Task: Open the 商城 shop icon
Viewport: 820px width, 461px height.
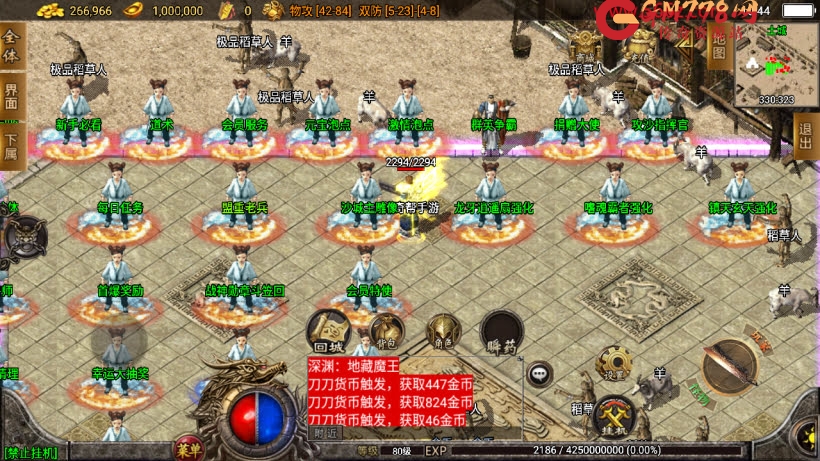Action: (x=586, y=45)
